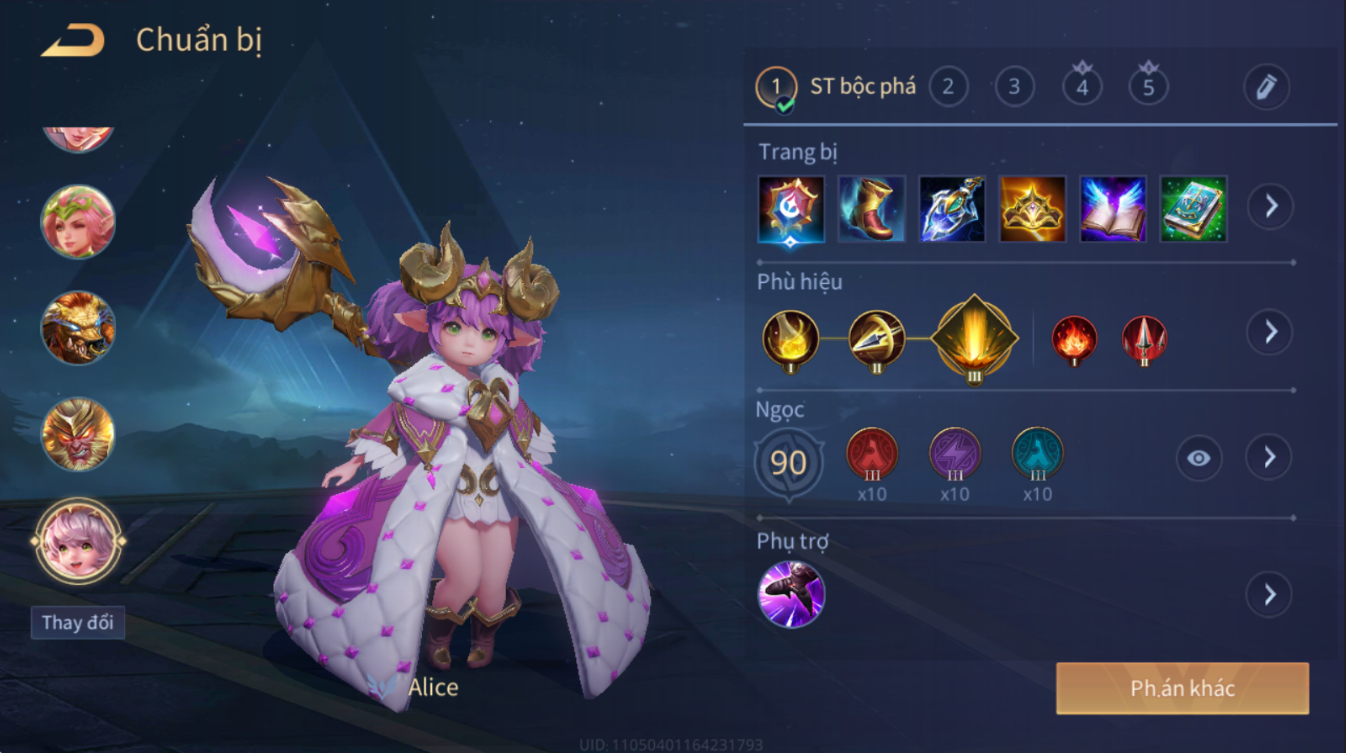Edit preset name with pencil icon
Image resolution: width=1346 pixels, height=753 pixels.
tap(1266, 87)
